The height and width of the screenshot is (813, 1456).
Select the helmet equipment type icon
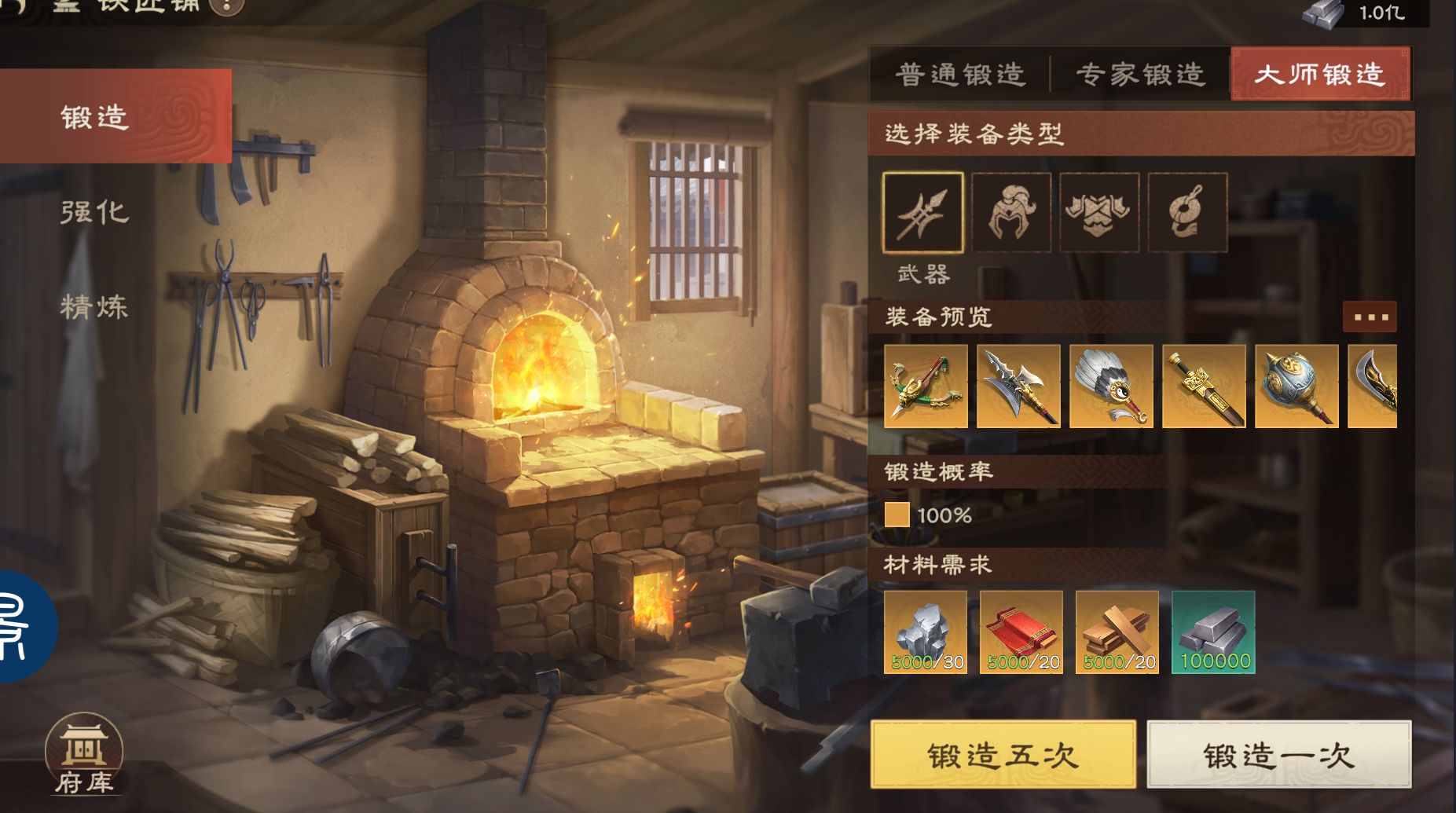1011,212
